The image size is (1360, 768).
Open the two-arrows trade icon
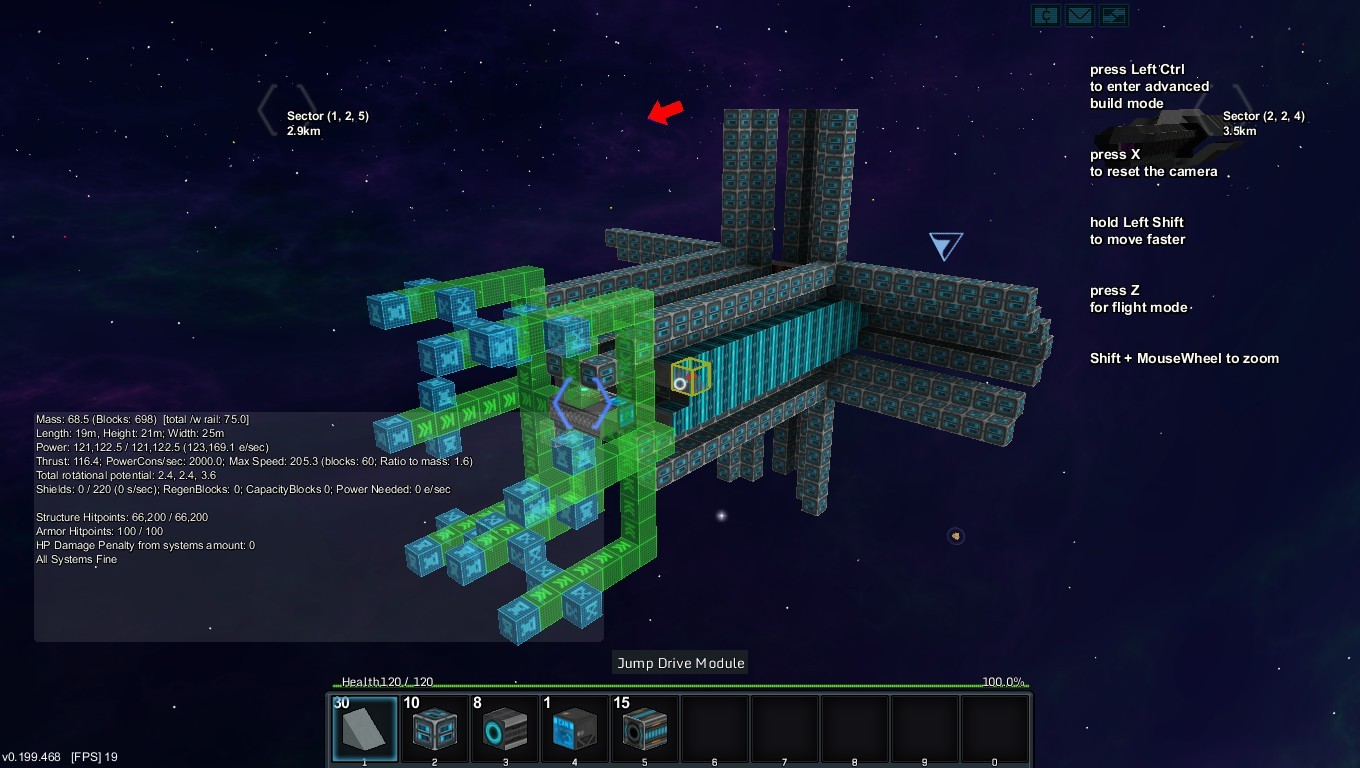point(1113,15)
